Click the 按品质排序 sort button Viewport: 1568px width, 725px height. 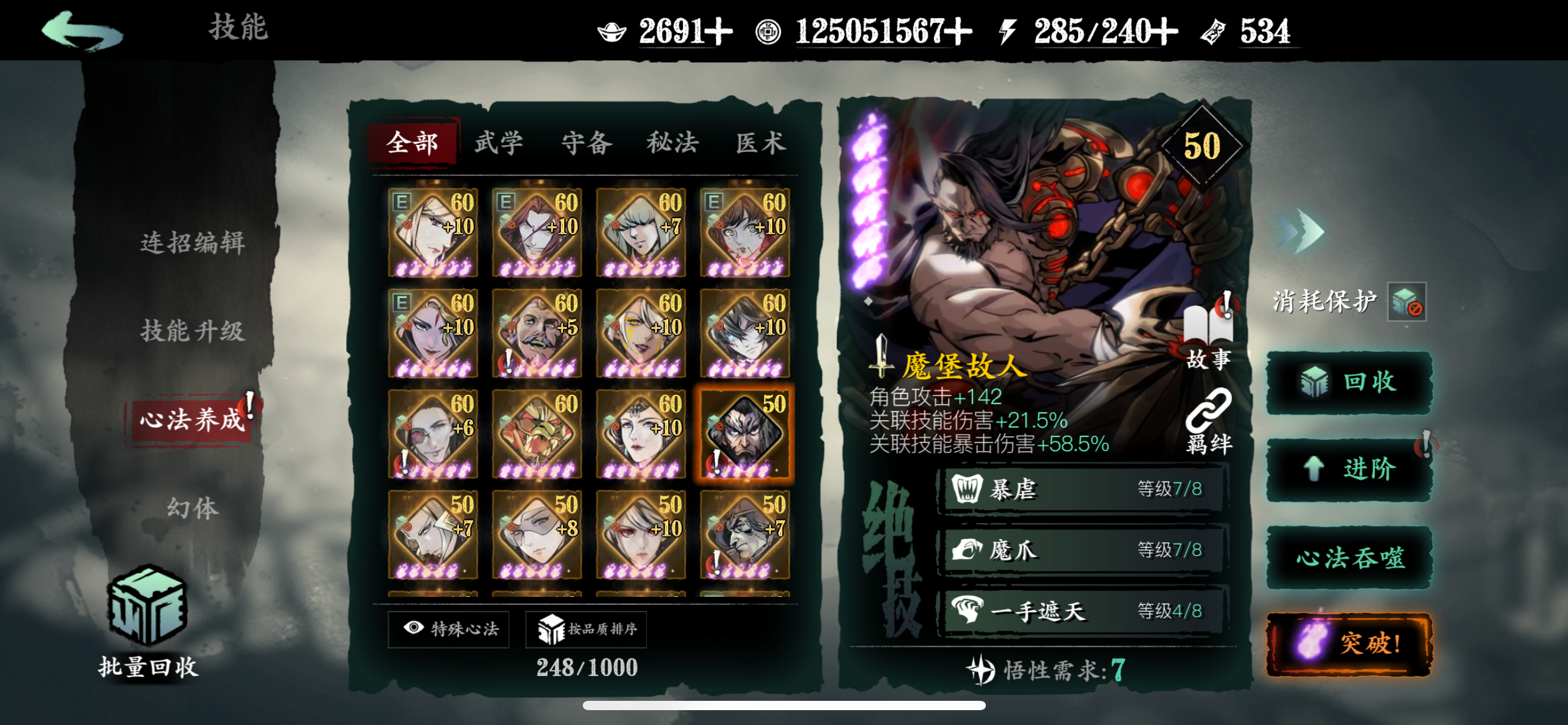click(x=586, y=629)
